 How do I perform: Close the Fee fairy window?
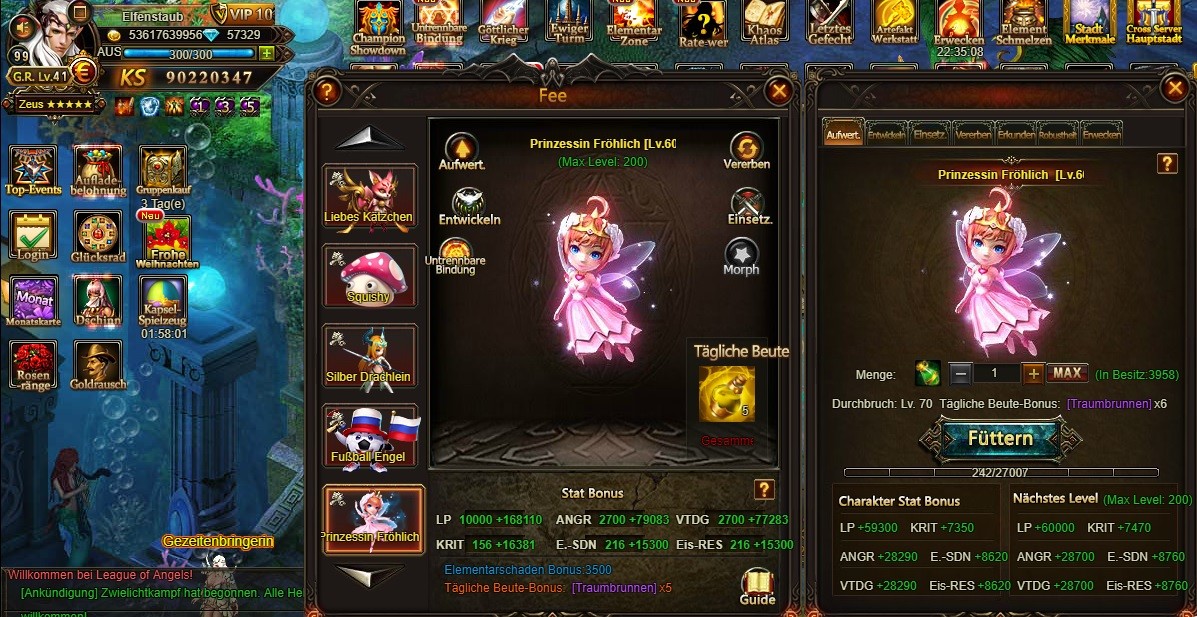point(778,92)
